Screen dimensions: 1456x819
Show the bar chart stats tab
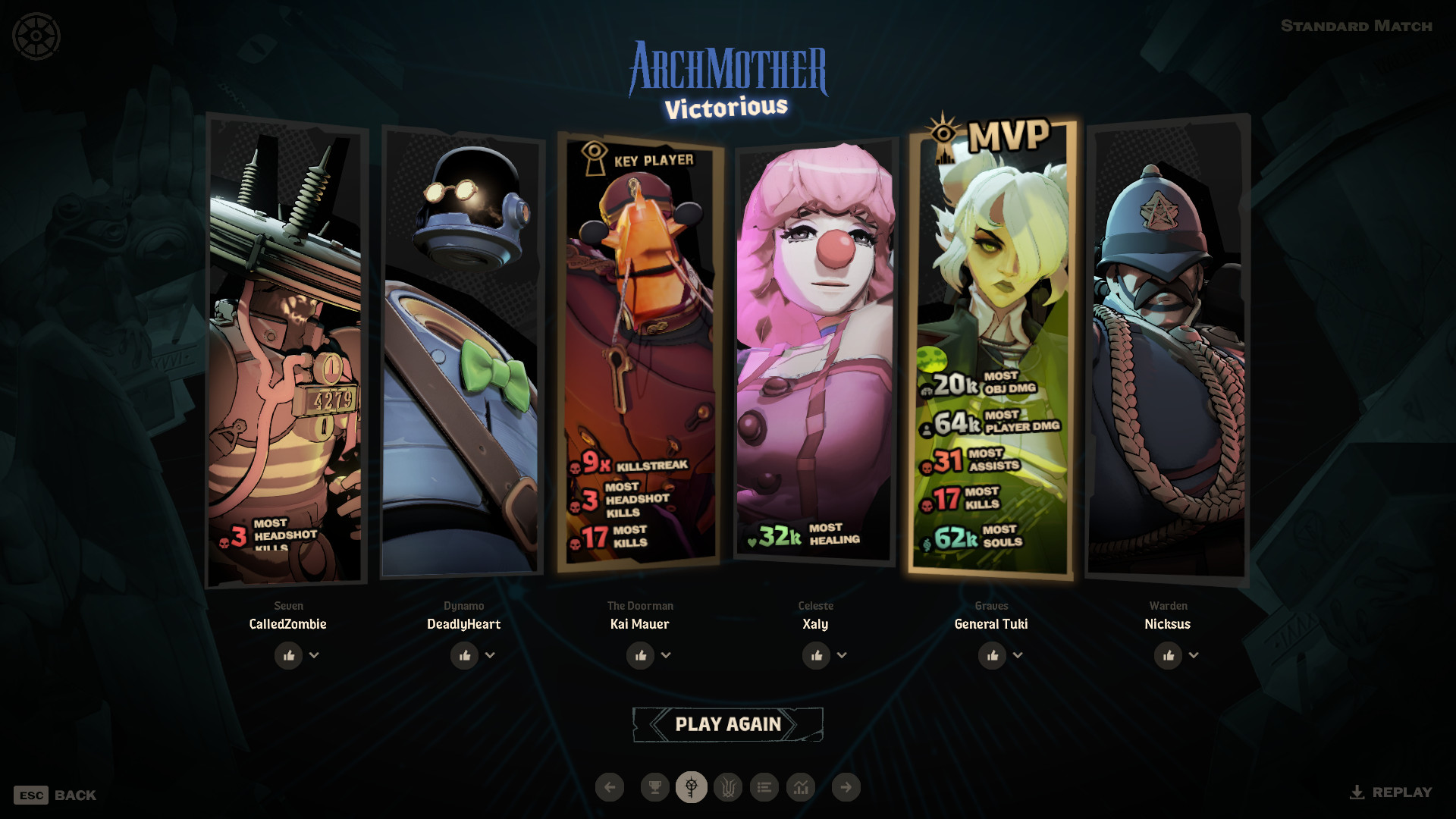[801, 787]
